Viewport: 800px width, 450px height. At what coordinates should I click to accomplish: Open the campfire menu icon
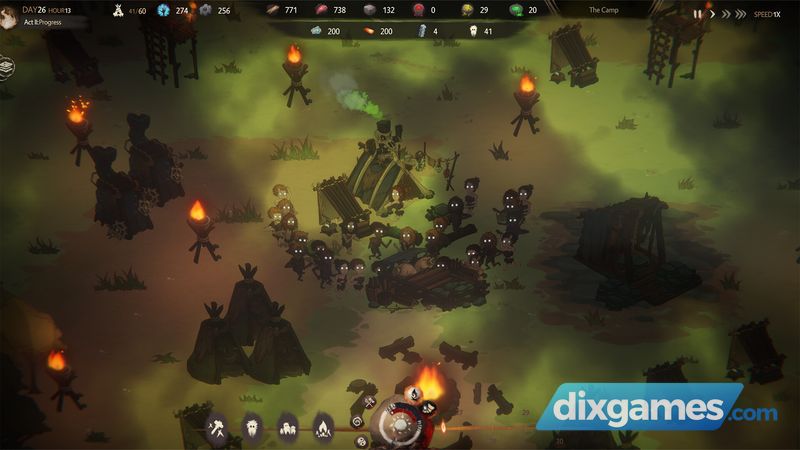coord(322,426)
